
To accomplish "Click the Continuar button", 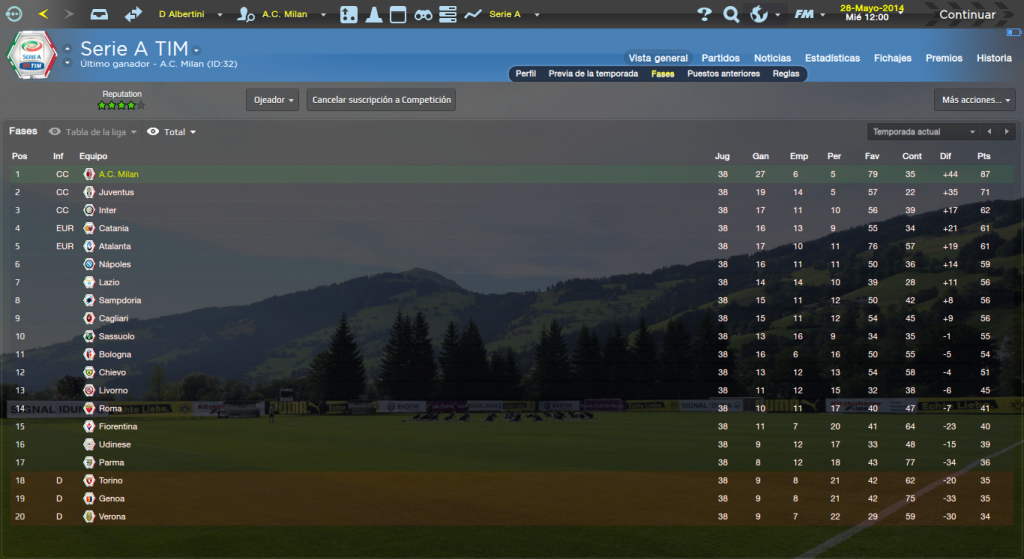I will (x=966, y=15).
